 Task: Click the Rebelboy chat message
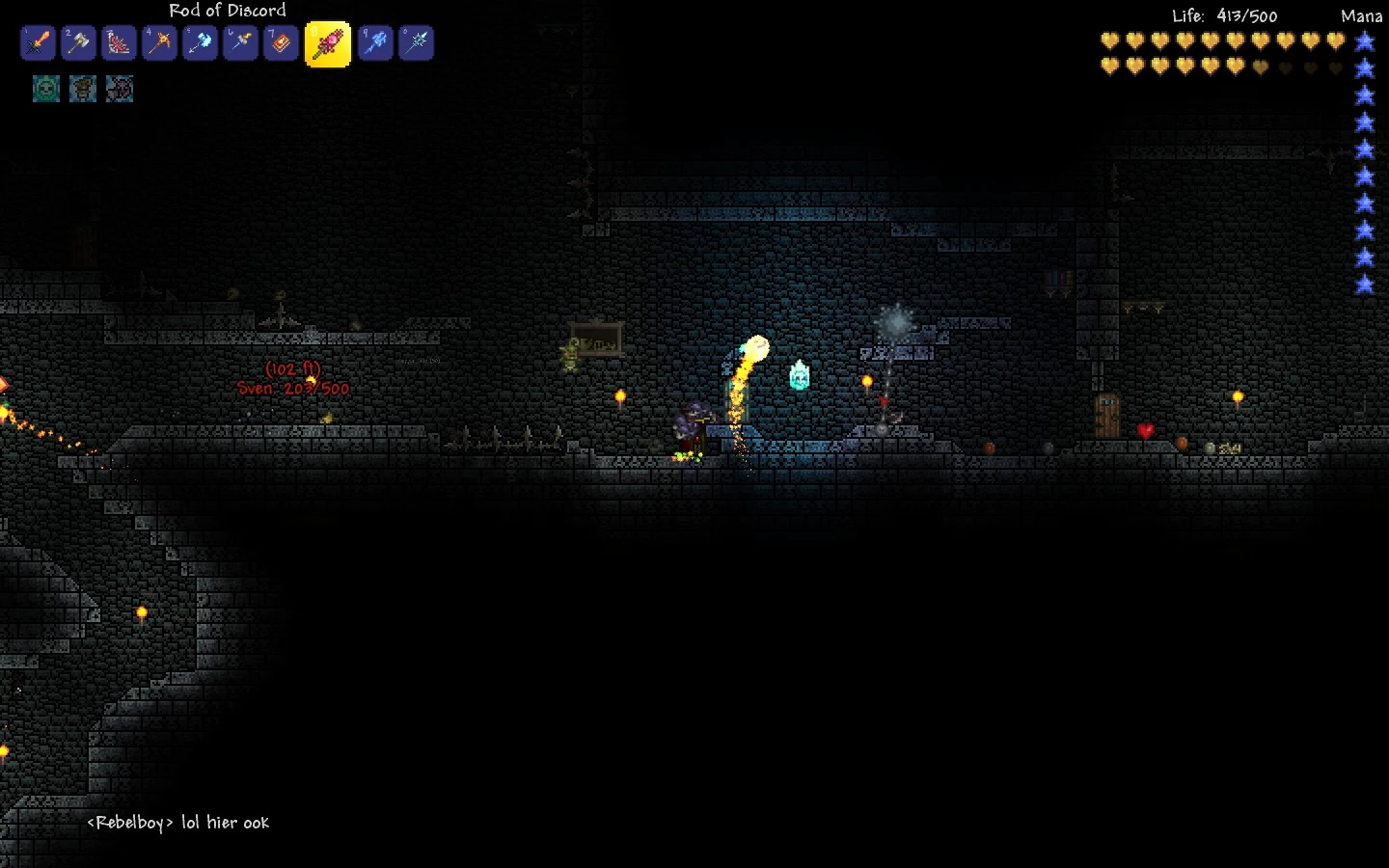pyautogui.click(x=177, y=823)
